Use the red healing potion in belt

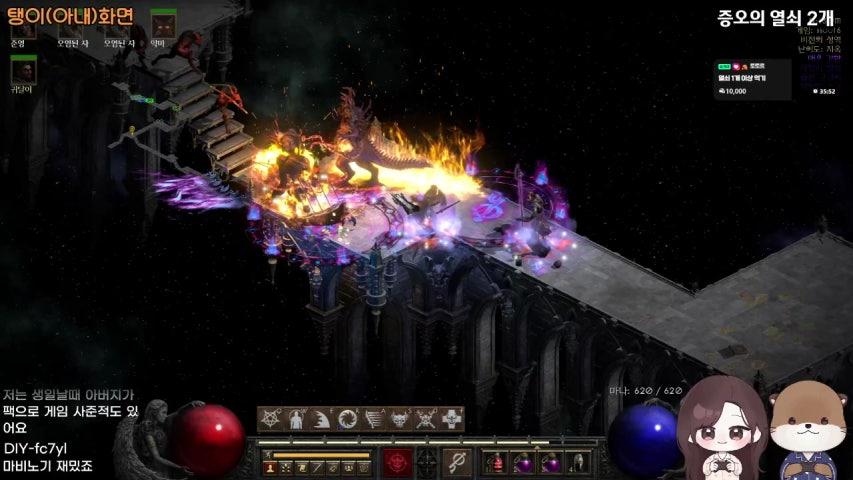(497, 463)
